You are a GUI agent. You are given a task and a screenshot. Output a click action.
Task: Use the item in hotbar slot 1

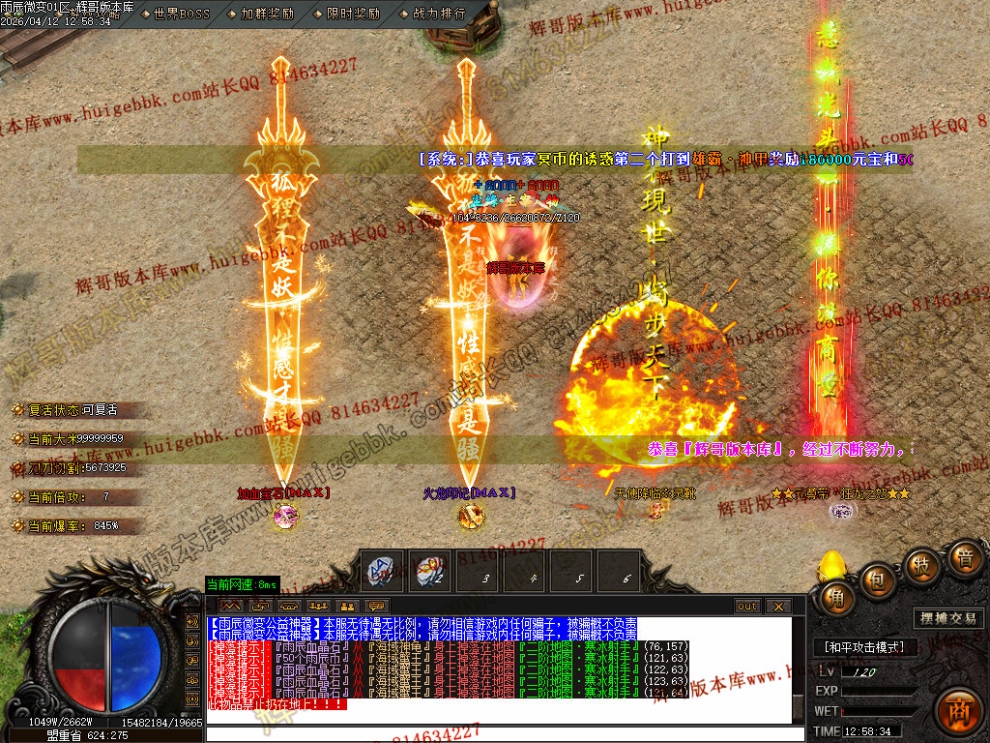(382, 571)
